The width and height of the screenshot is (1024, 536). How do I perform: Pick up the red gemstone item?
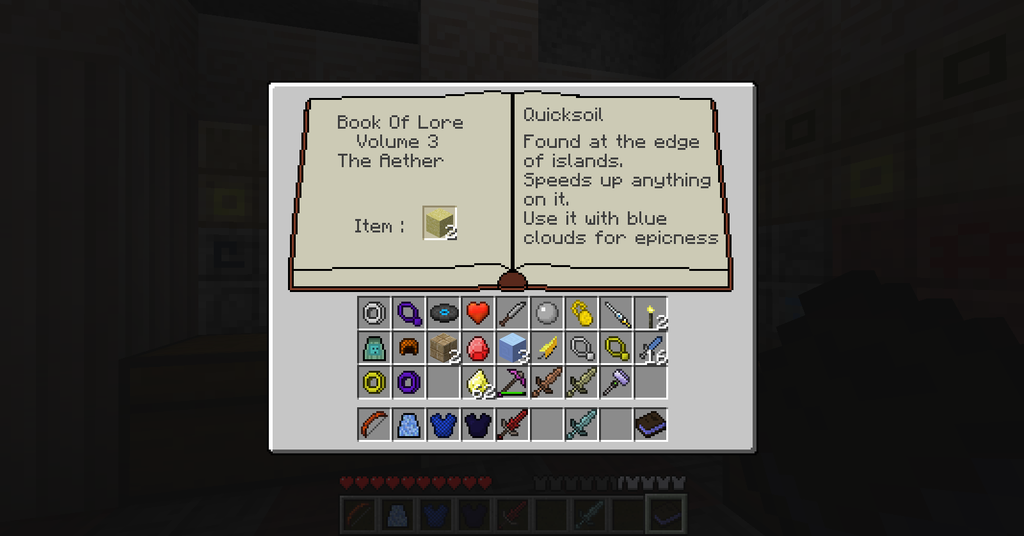coord(477,347)
